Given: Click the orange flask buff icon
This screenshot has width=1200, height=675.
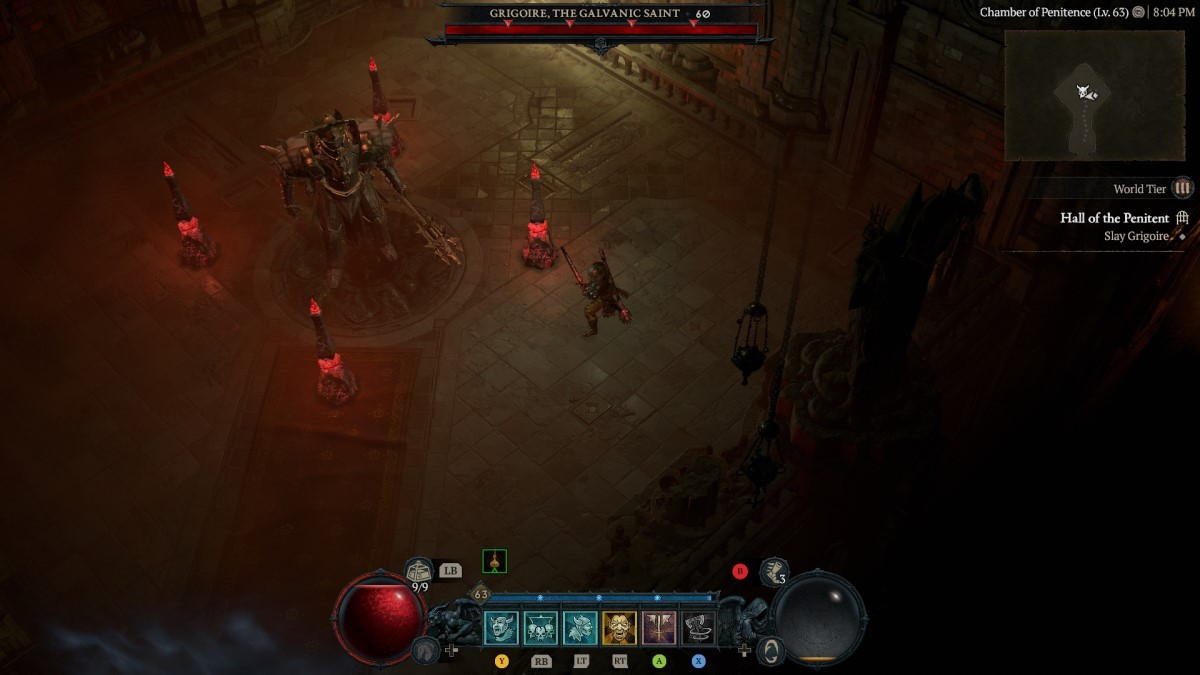Looking at the screenshot, I should coord(494,561).
